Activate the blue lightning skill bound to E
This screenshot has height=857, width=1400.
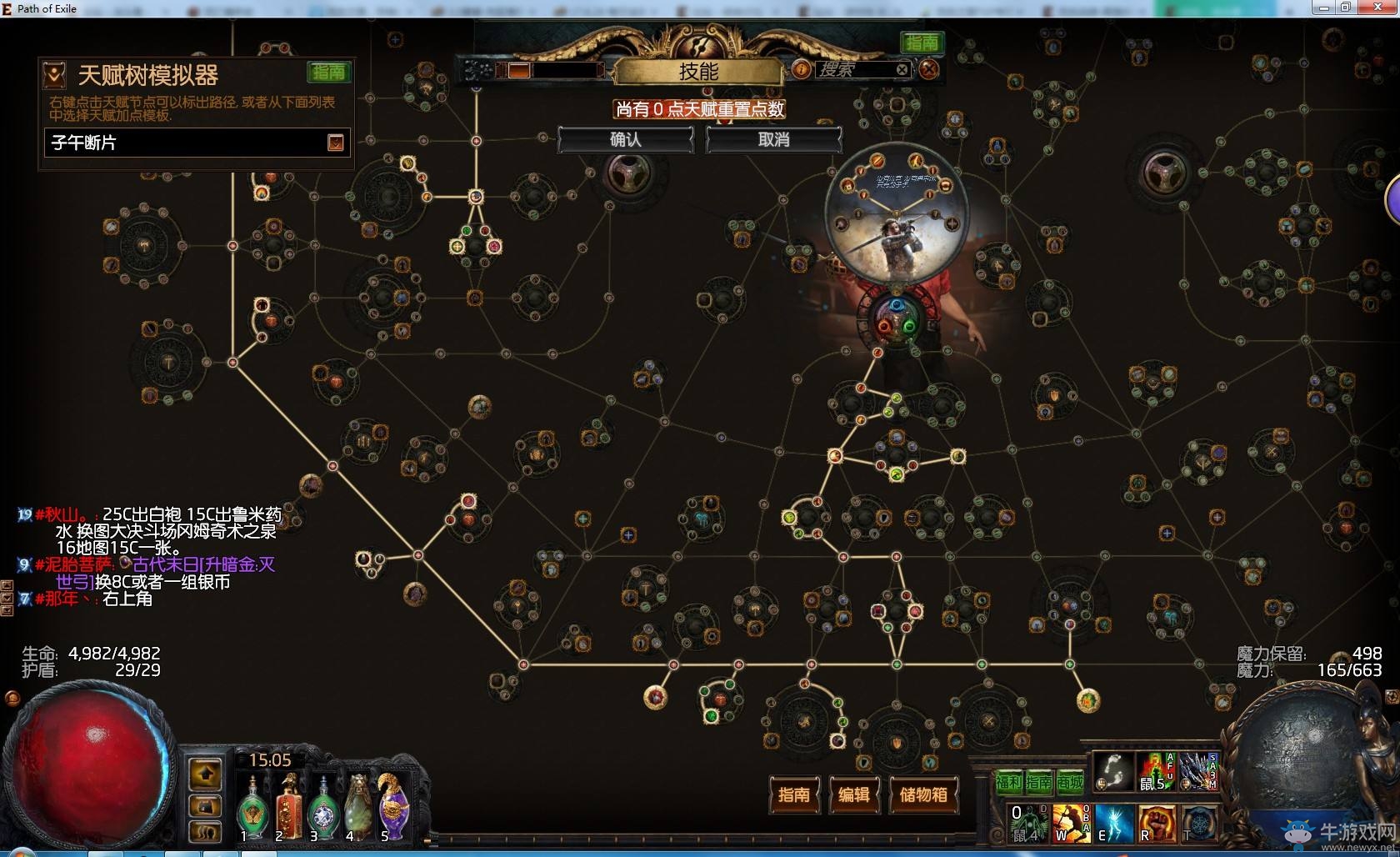click(x=1113, y=823)
